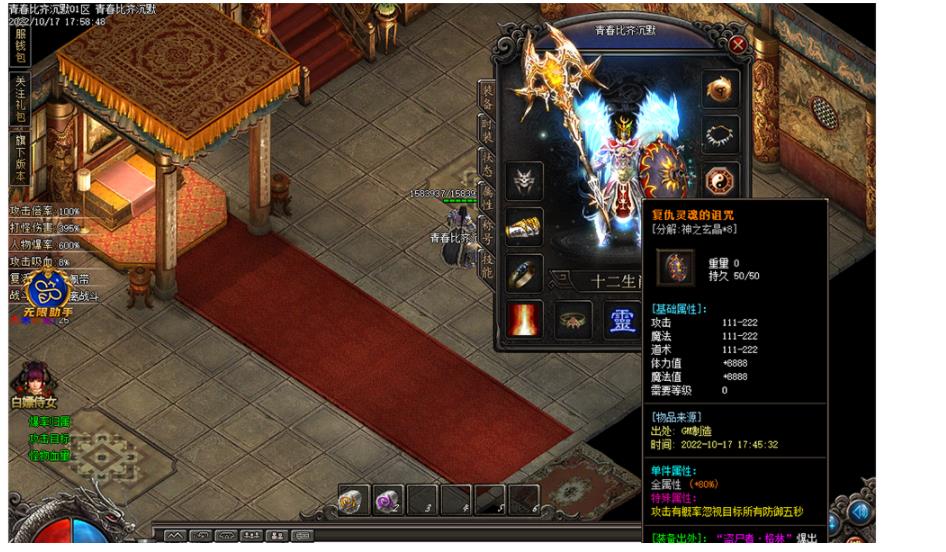This screenshot has width=946, height=552.
Task: Select the golden bracer equipment slot
Action: click(x=524, y=227)
